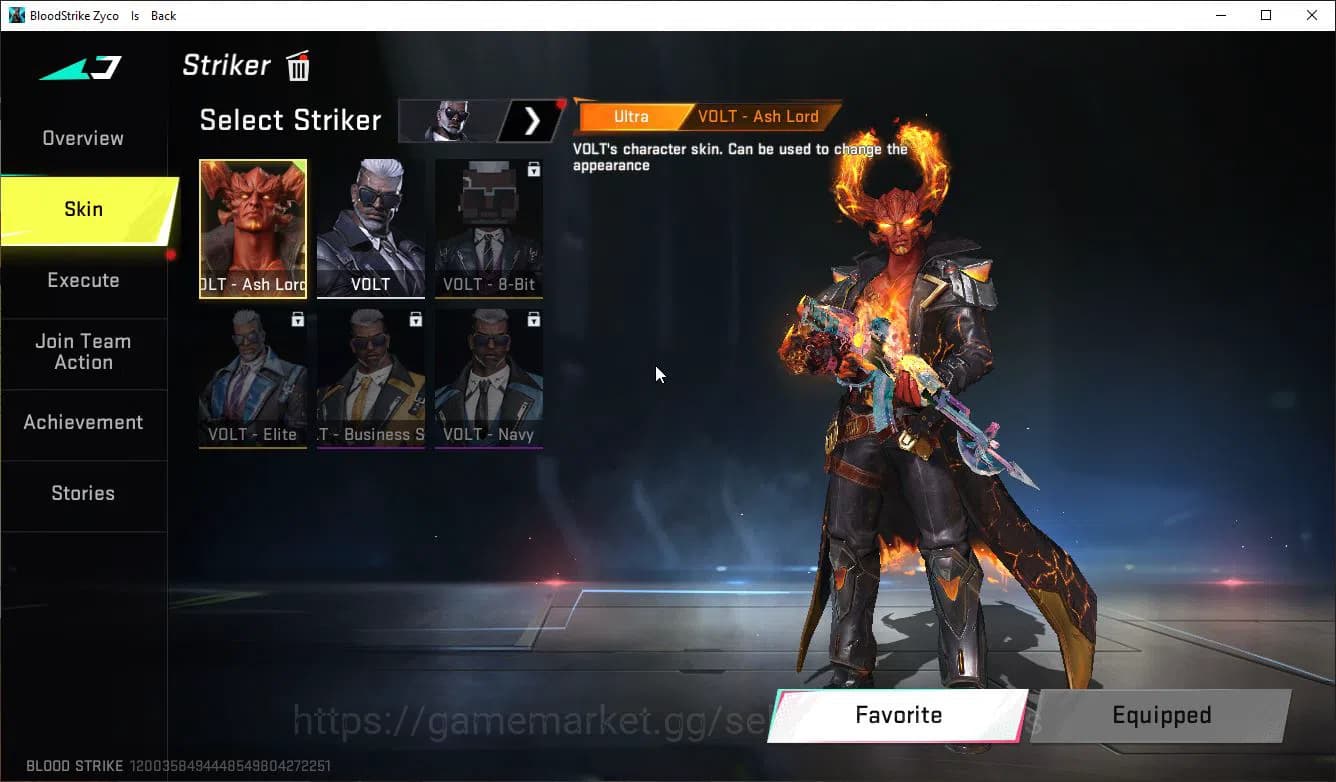1336x782 pixels.
Task: Open the Achievement section
Action: [83, 422]
